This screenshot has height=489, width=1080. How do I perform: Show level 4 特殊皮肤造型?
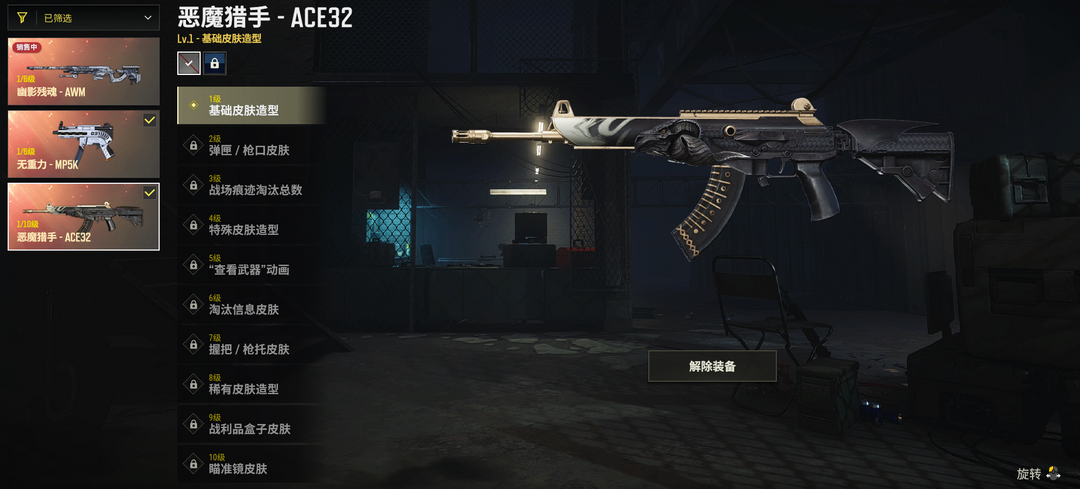coord(251,225)
